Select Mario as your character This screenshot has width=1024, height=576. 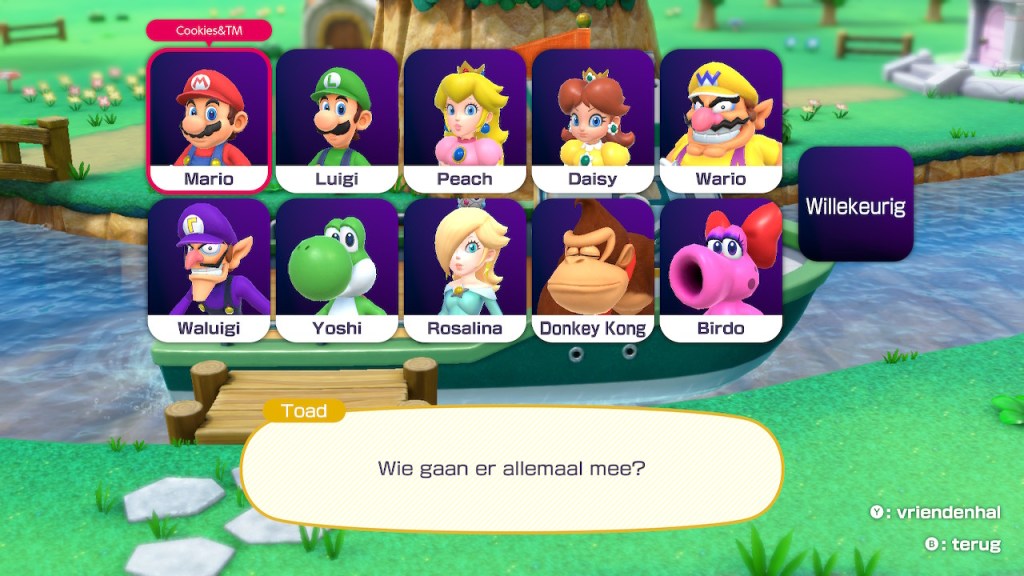click(x=209, y=120)
